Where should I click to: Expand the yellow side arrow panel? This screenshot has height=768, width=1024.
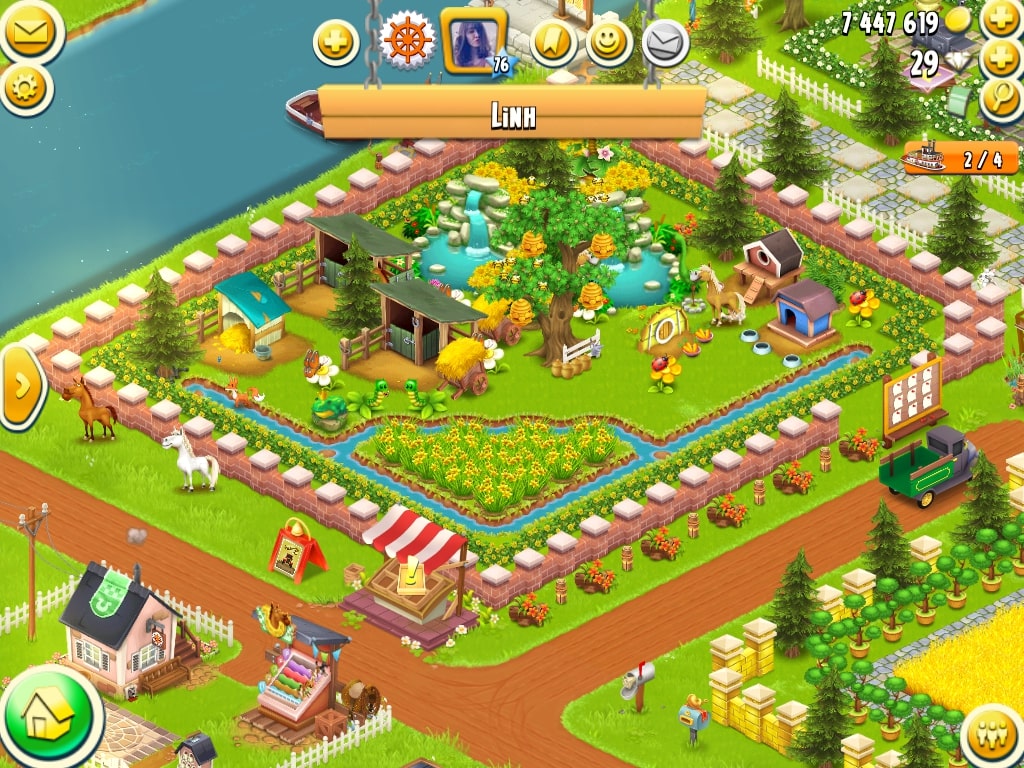[x=20, y=386]
